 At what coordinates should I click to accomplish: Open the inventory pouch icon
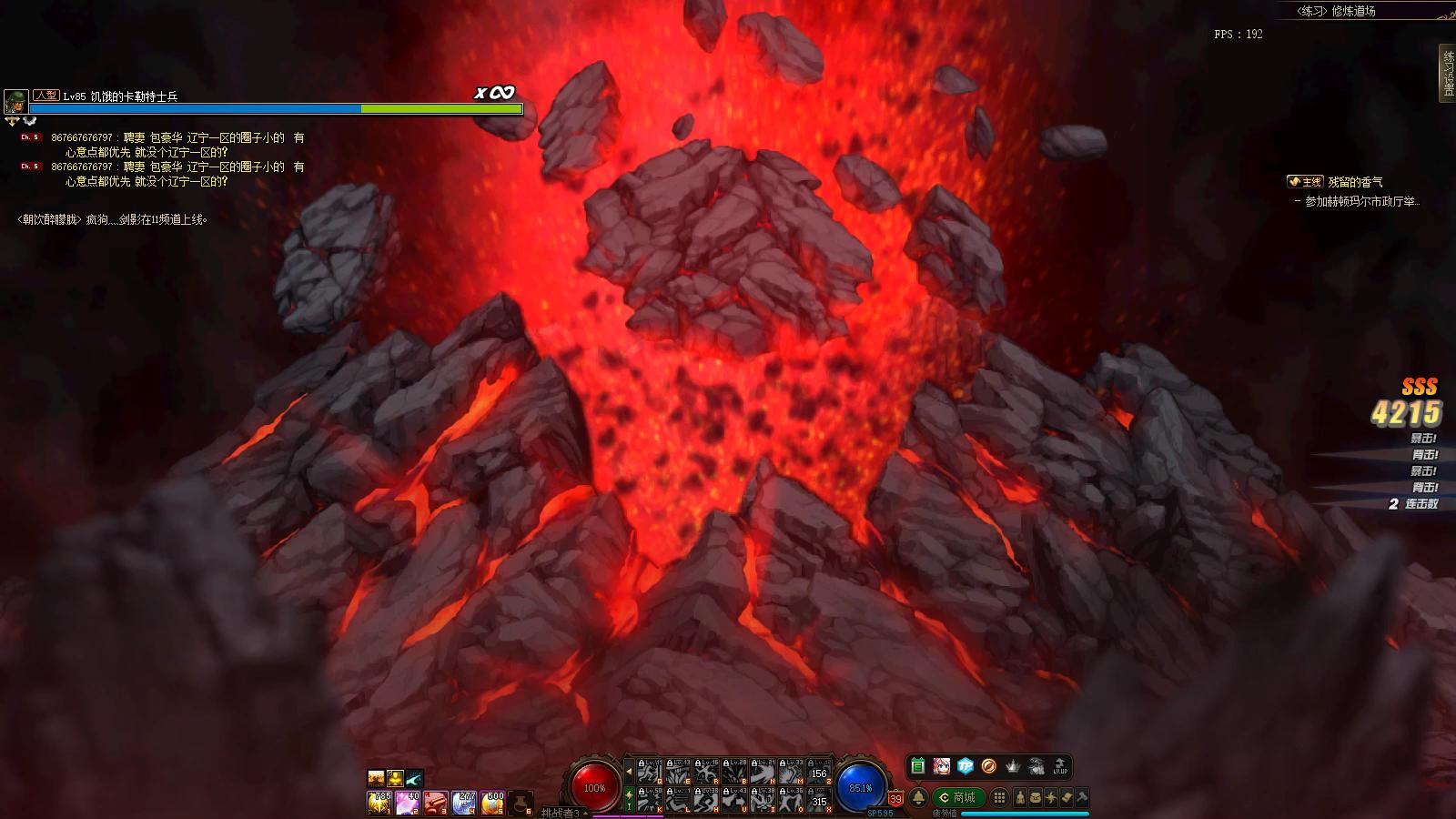[x=1036, y=798]
